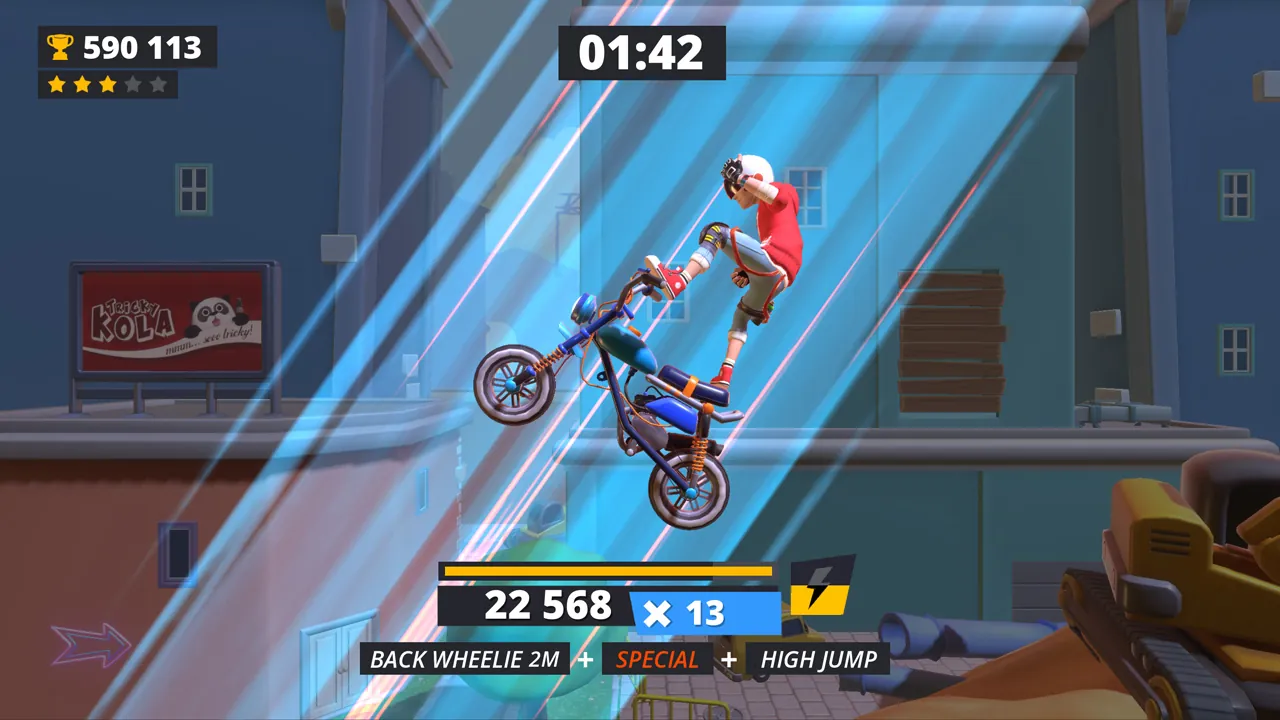Select the fourth greyed-out star

(x=133, y=85)
